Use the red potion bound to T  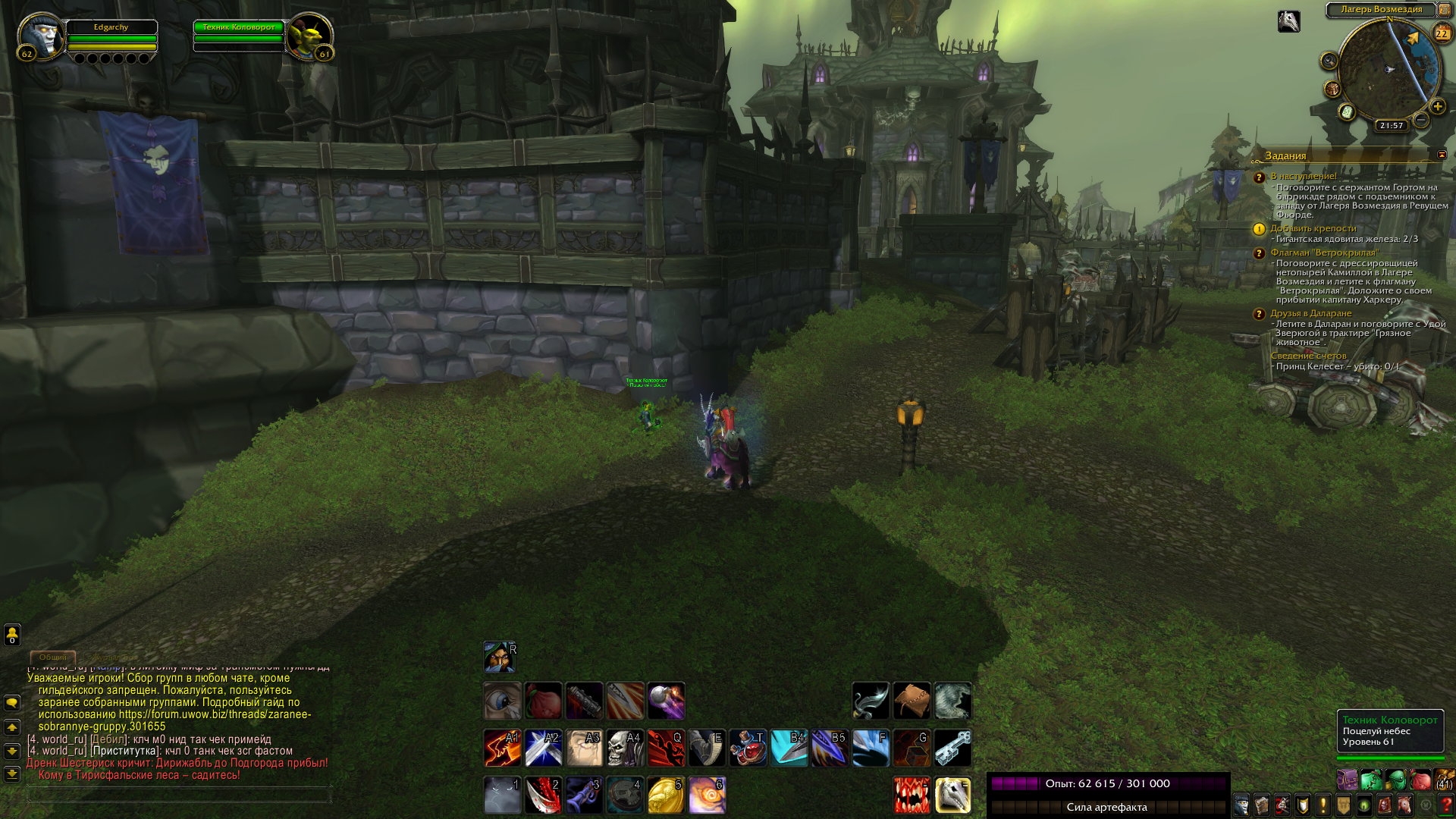(x=748, y=748)
